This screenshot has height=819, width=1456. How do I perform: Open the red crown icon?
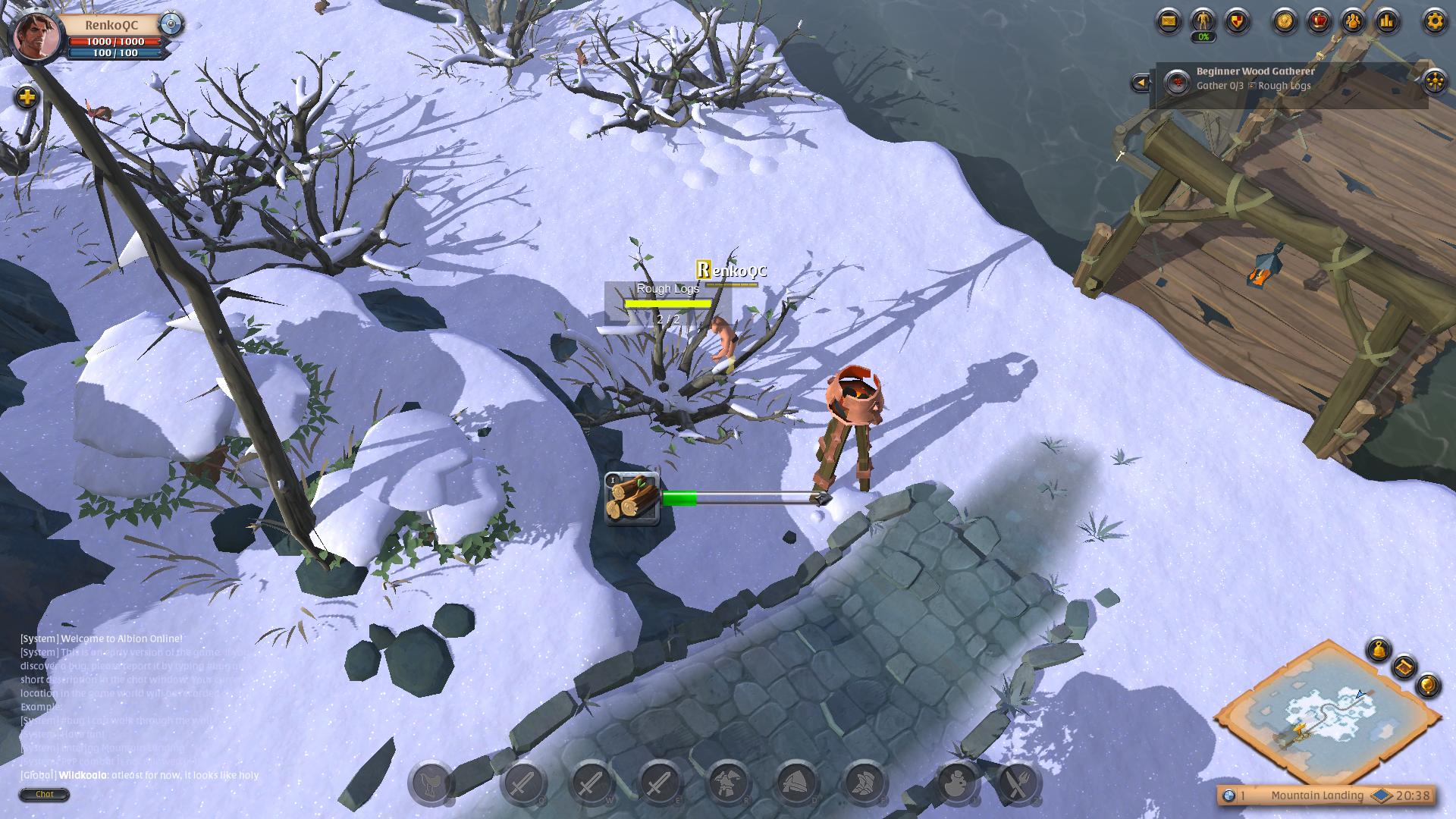pos(1319,21)
